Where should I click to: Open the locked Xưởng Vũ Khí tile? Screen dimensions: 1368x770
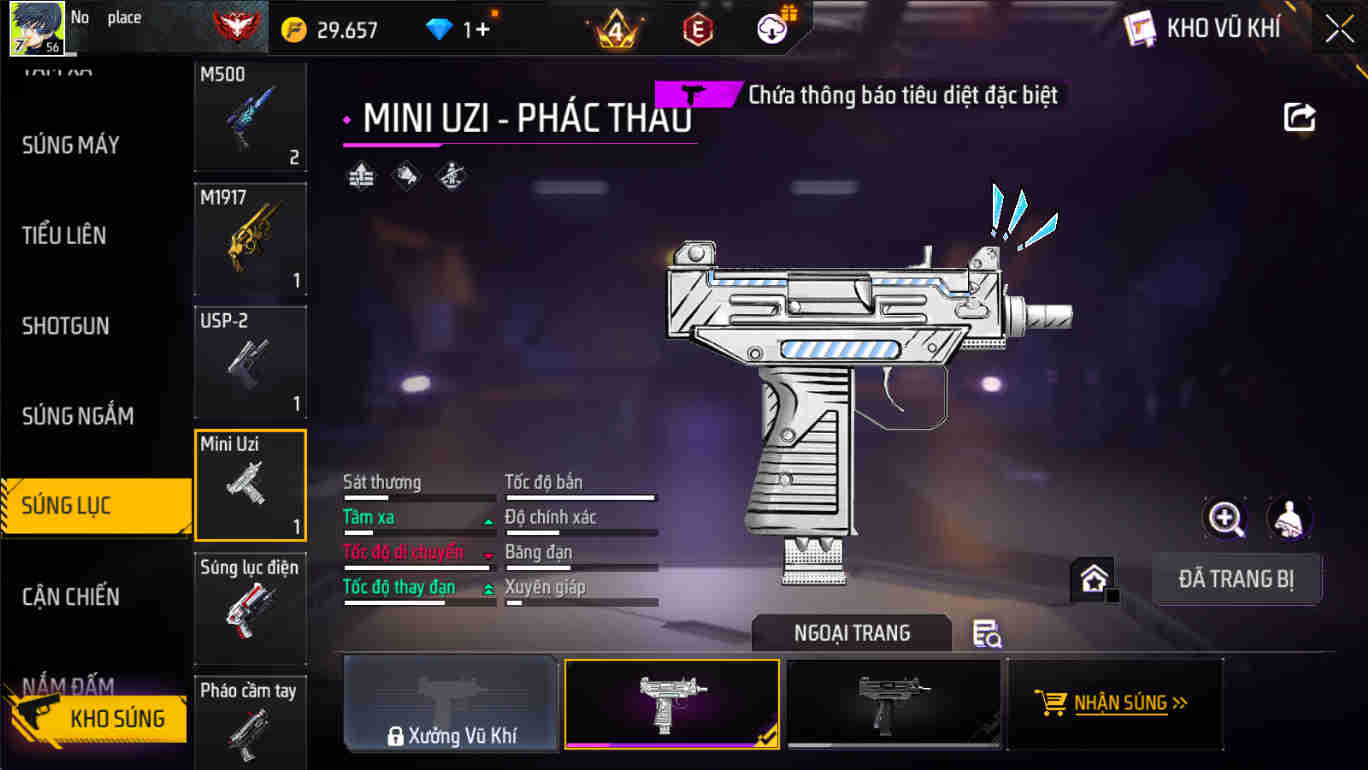(450, 703)
